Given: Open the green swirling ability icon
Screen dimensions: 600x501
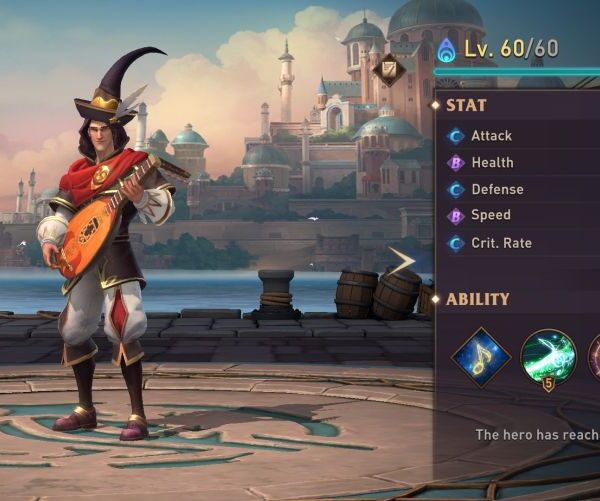Looking at the screenshot, I should click(548, 357).
